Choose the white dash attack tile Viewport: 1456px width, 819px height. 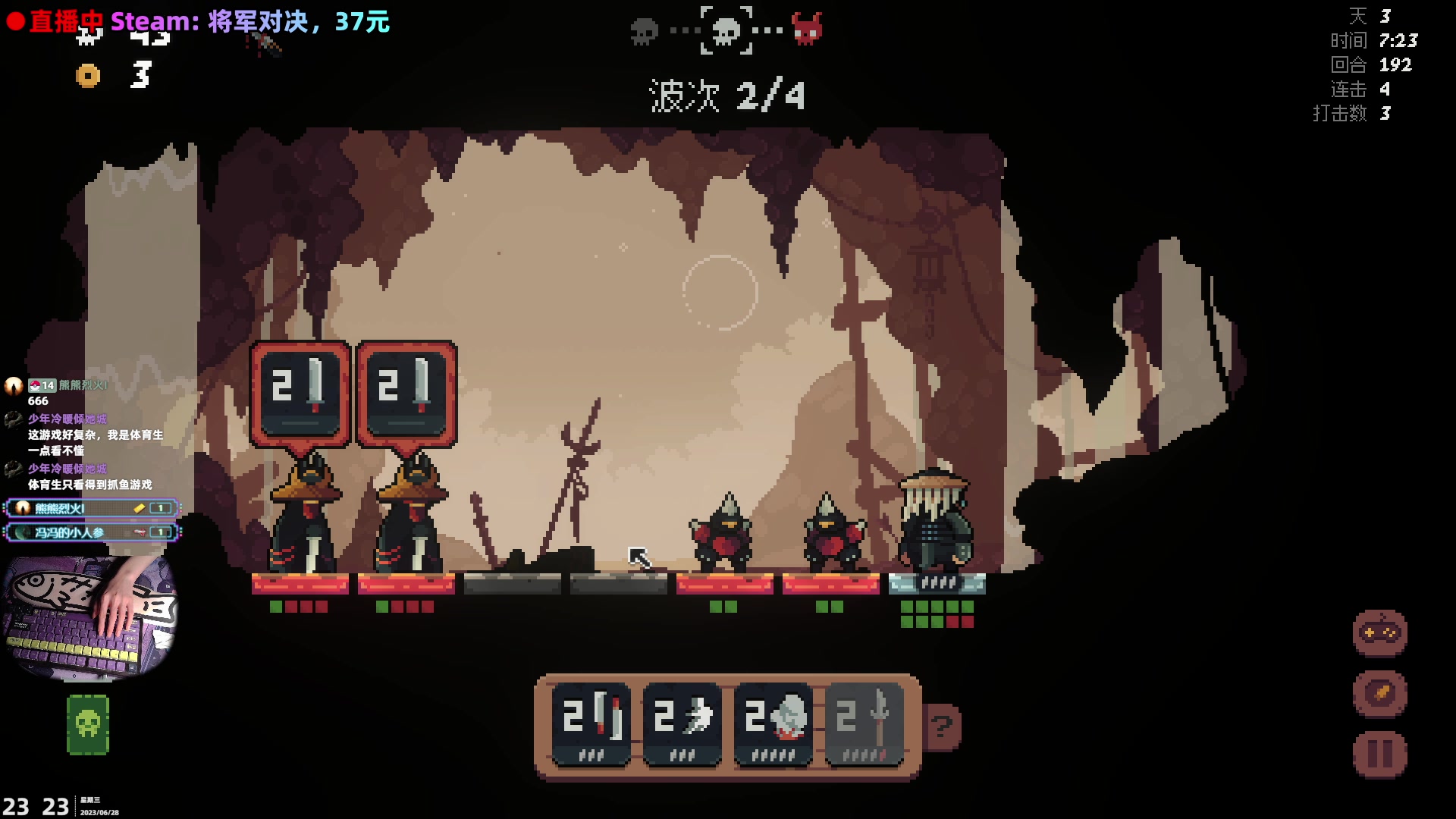tap(682, 724)
